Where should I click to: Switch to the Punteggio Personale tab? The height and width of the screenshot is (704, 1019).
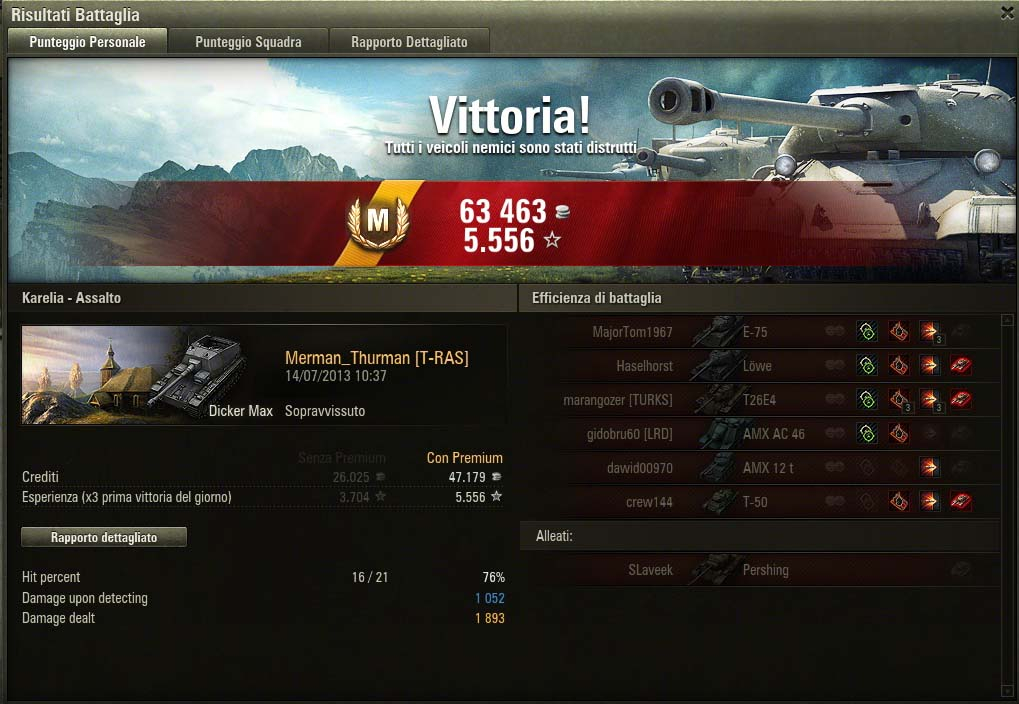(x=87, y=42)
